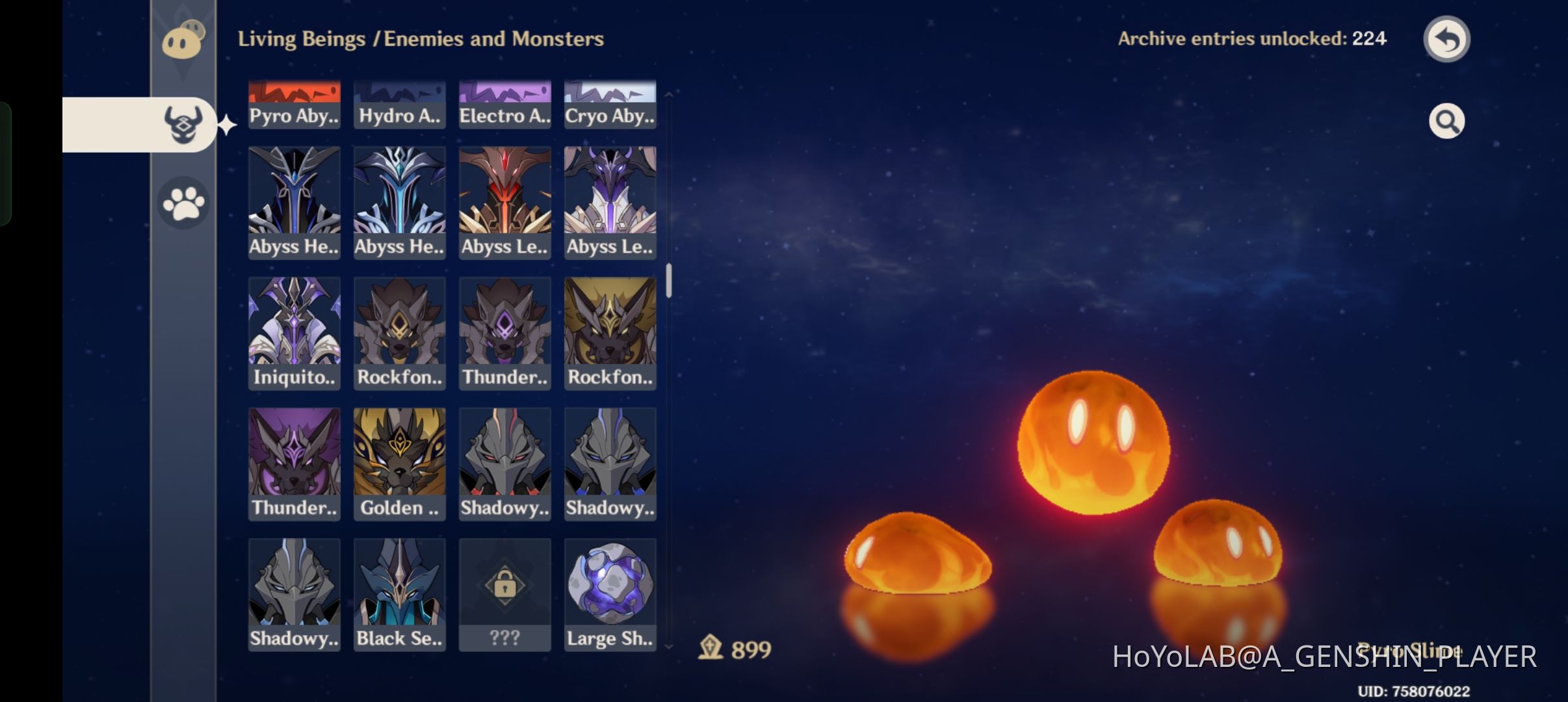View the Cryo Abyss Mage entry

coord(610,103)
